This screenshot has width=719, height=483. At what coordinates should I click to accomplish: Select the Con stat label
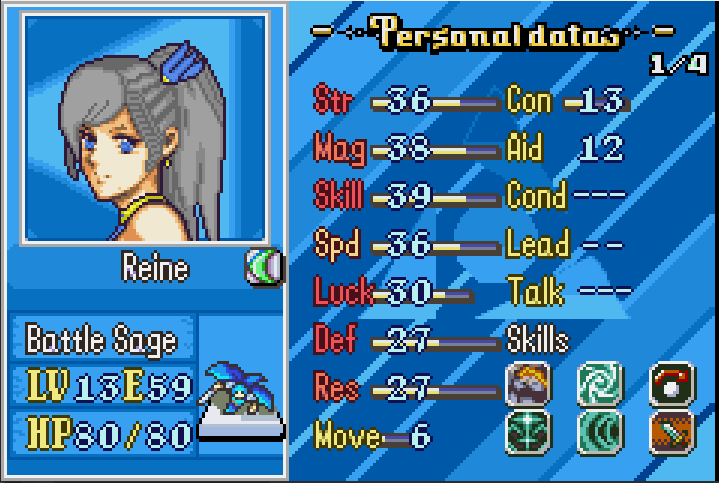529,101
